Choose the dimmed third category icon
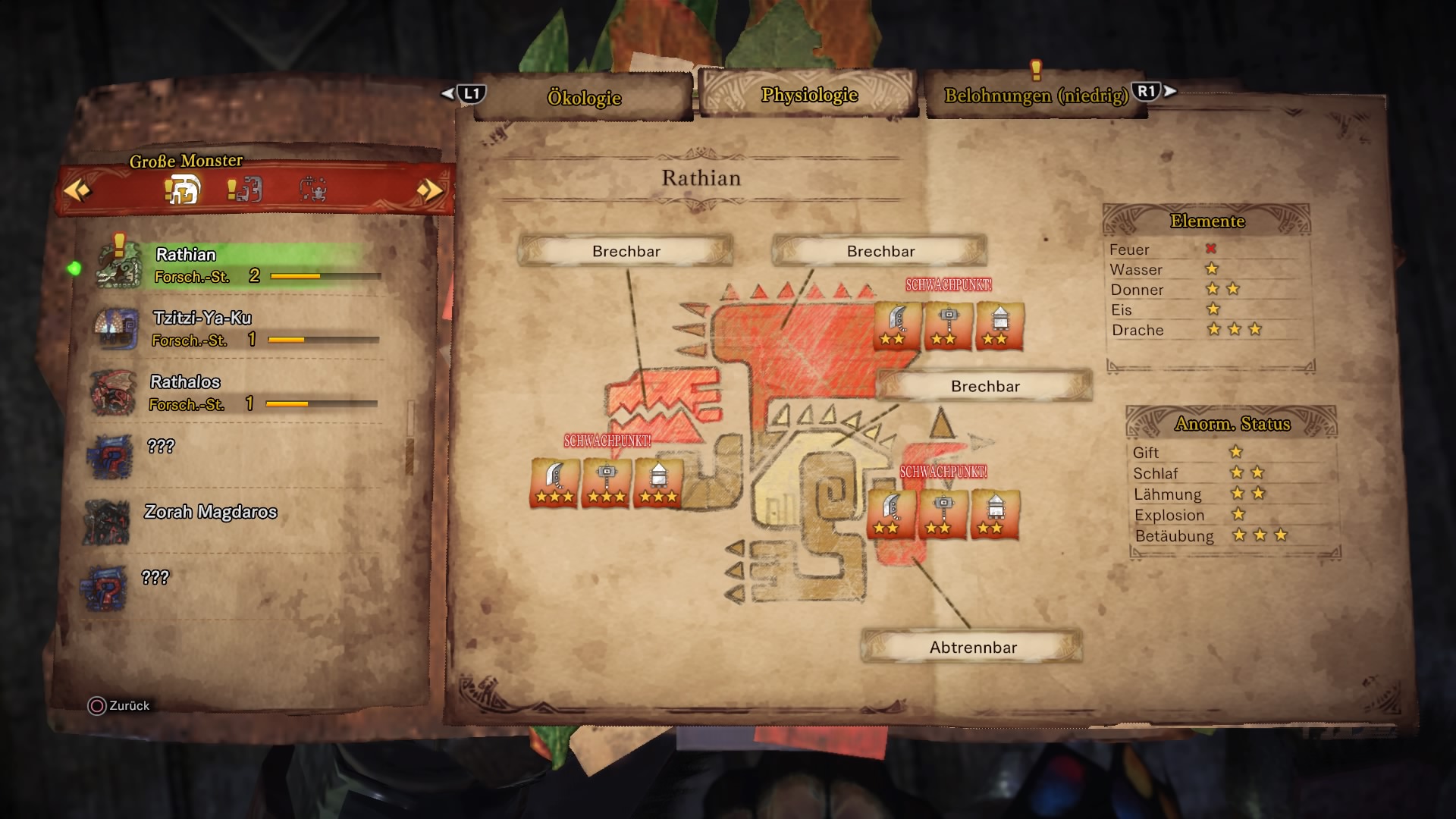This screenshot has height=819, width=1456. [x=312, y=189]
